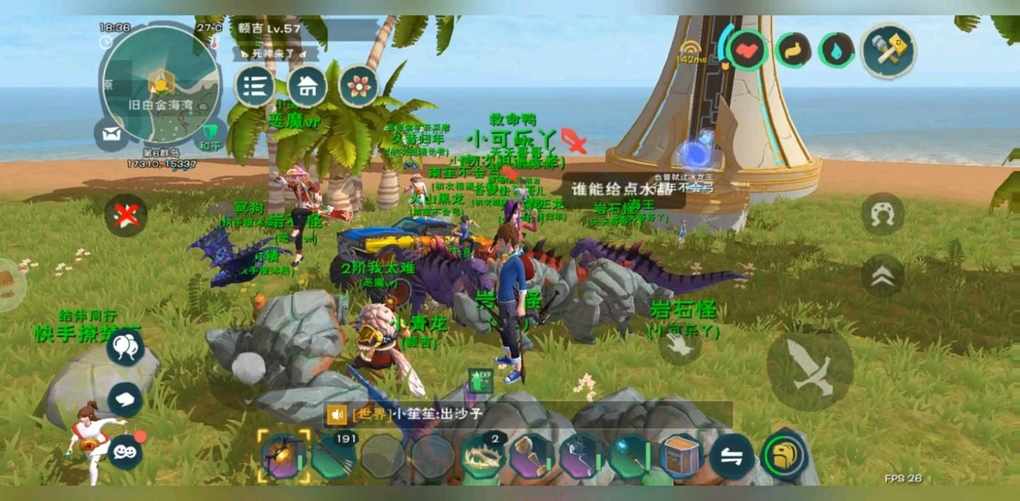This screenshot has height=501, width=1020.
Task: Tap the double up-arrow jump button
Action: pyautogui.click(x=882, y=277)
